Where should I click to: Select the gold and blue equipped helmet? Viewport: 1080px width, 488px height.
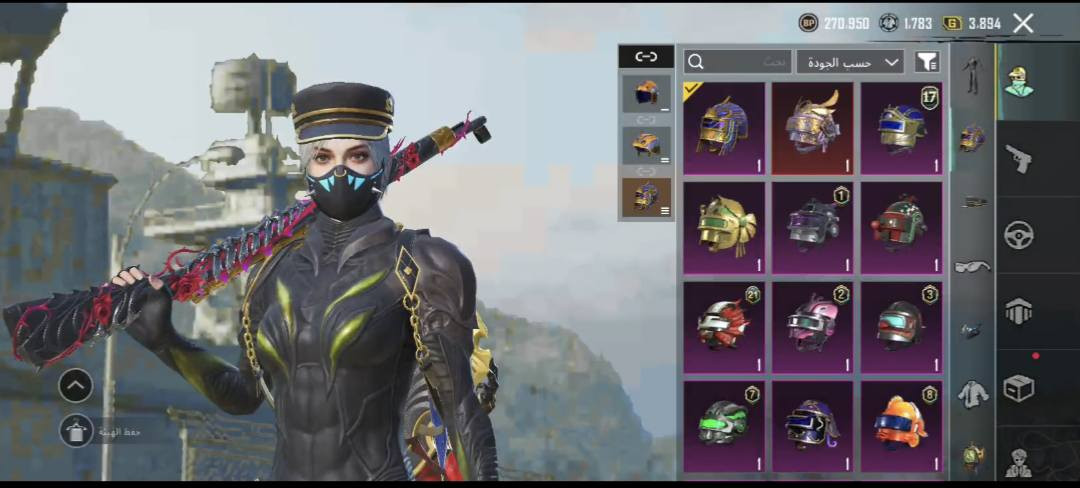click(724, 128)
